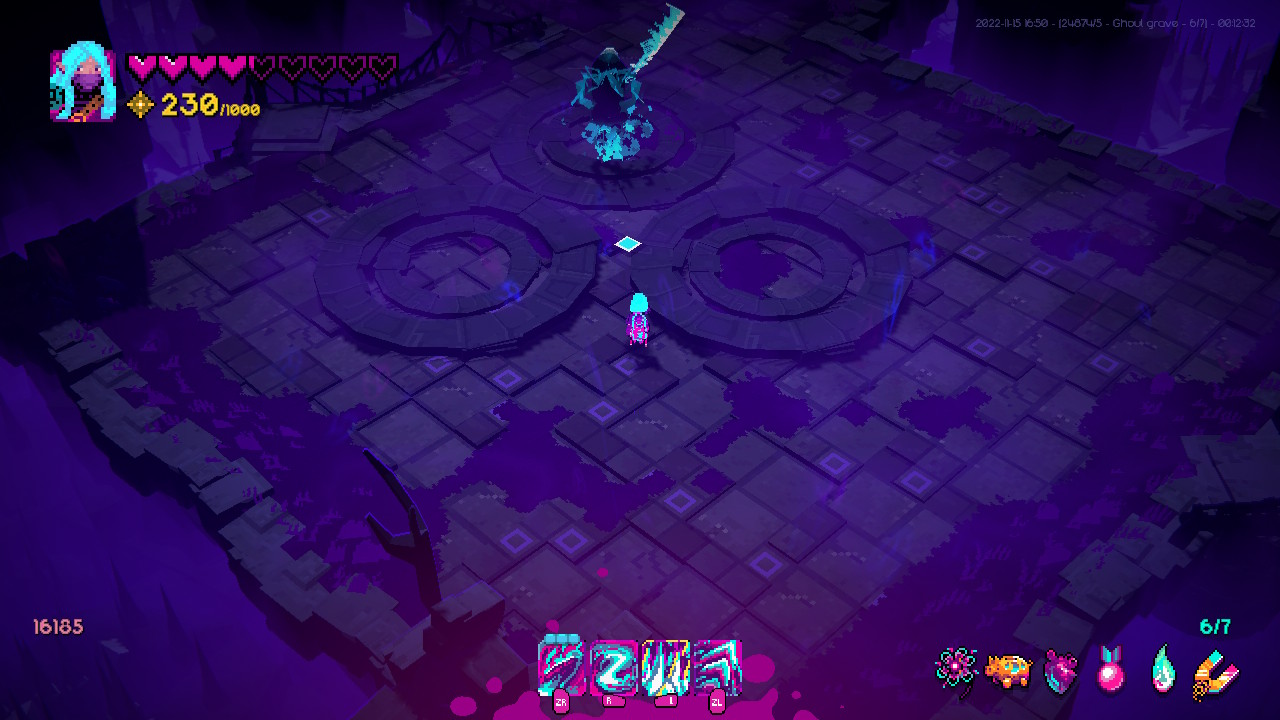Click the pink ZL button badge
This screenshot has width=1280, height=720.
tap(715, 703)
